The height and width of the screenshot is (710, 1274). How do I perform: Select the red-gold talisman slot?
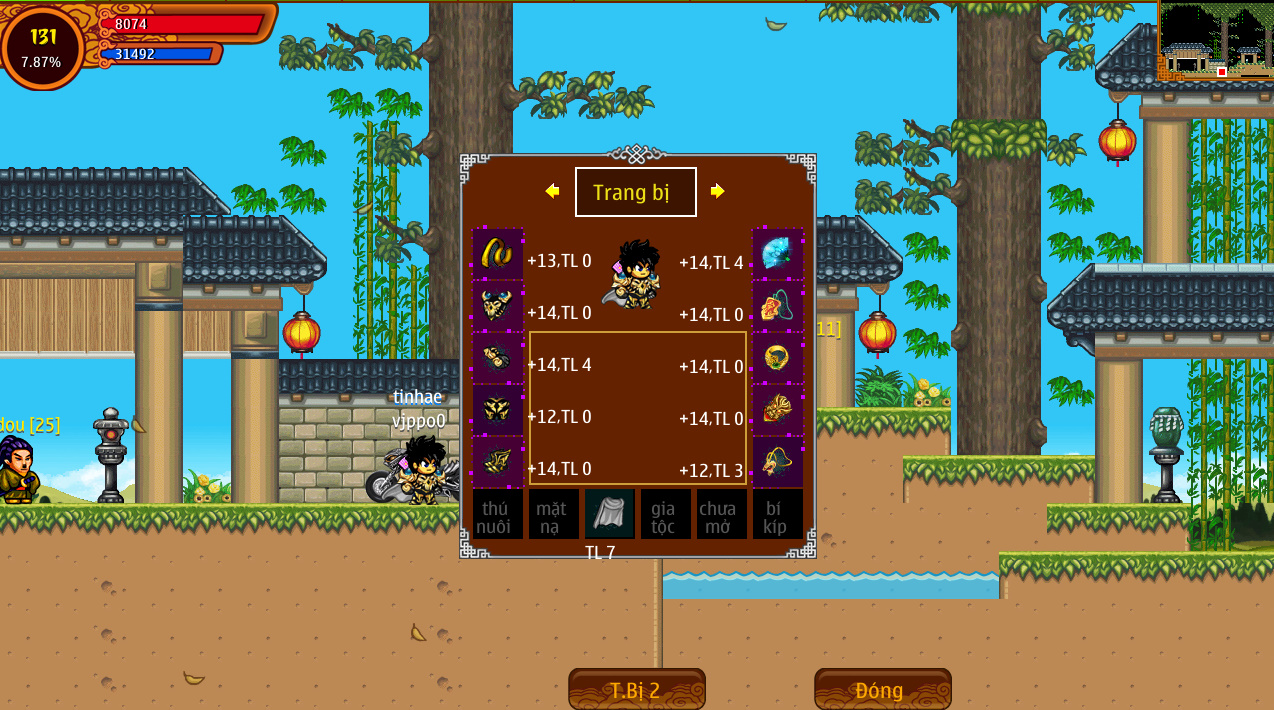click(777, 409)
